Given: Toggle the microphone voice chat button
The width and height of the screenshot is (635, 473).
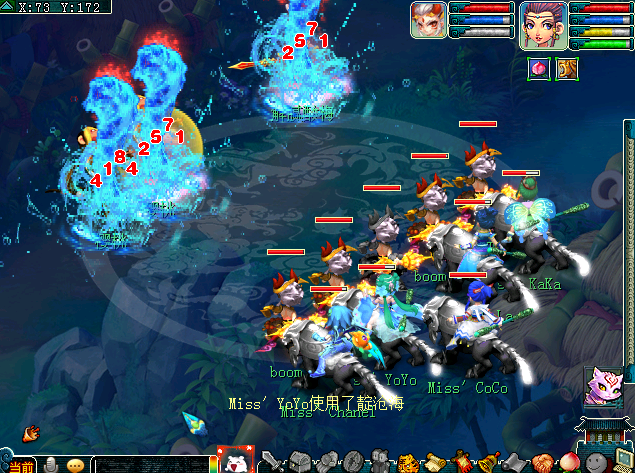Looking at the screenshot, I should [51, 465].
